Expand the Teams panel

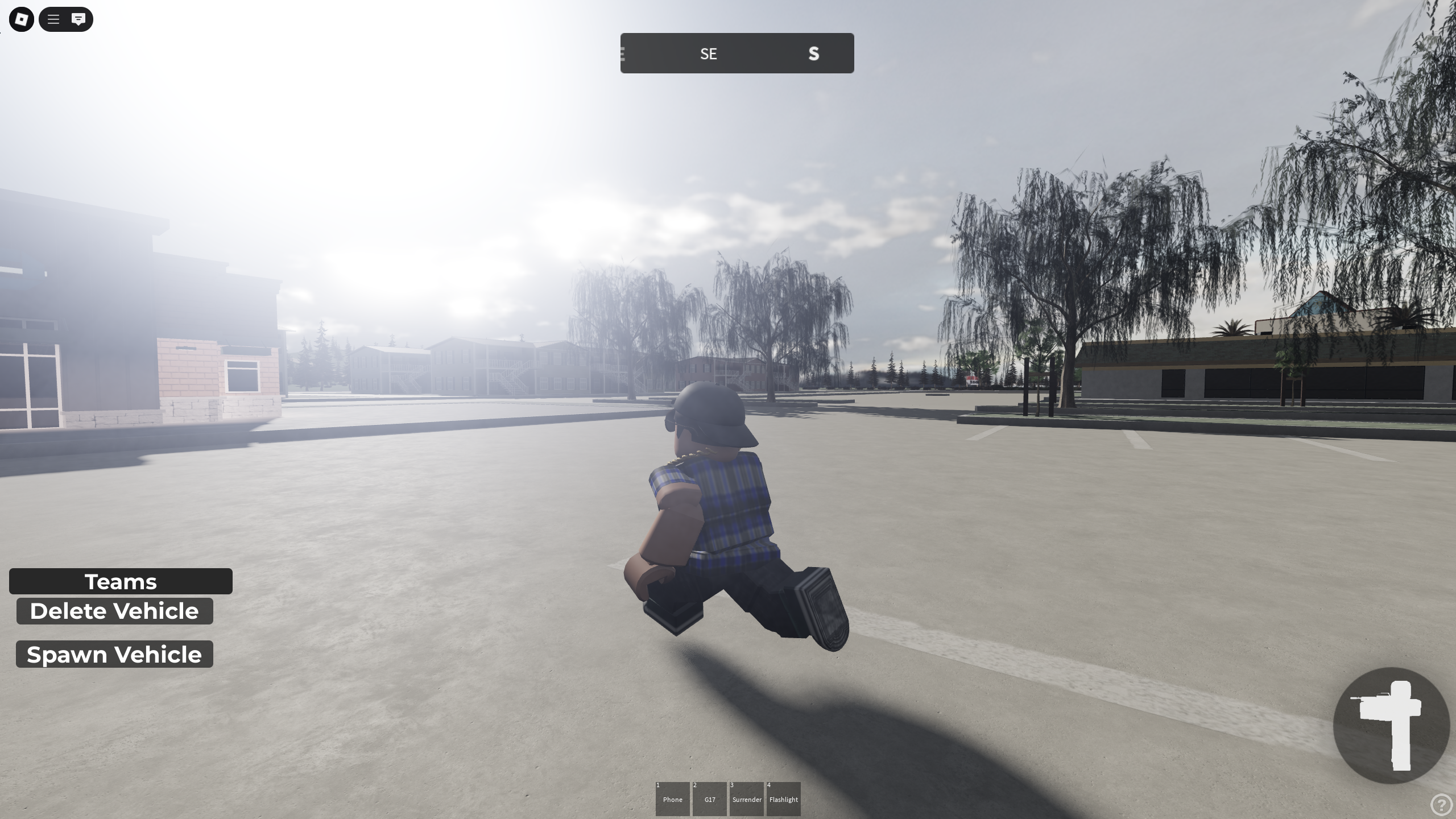pos(121,581)
